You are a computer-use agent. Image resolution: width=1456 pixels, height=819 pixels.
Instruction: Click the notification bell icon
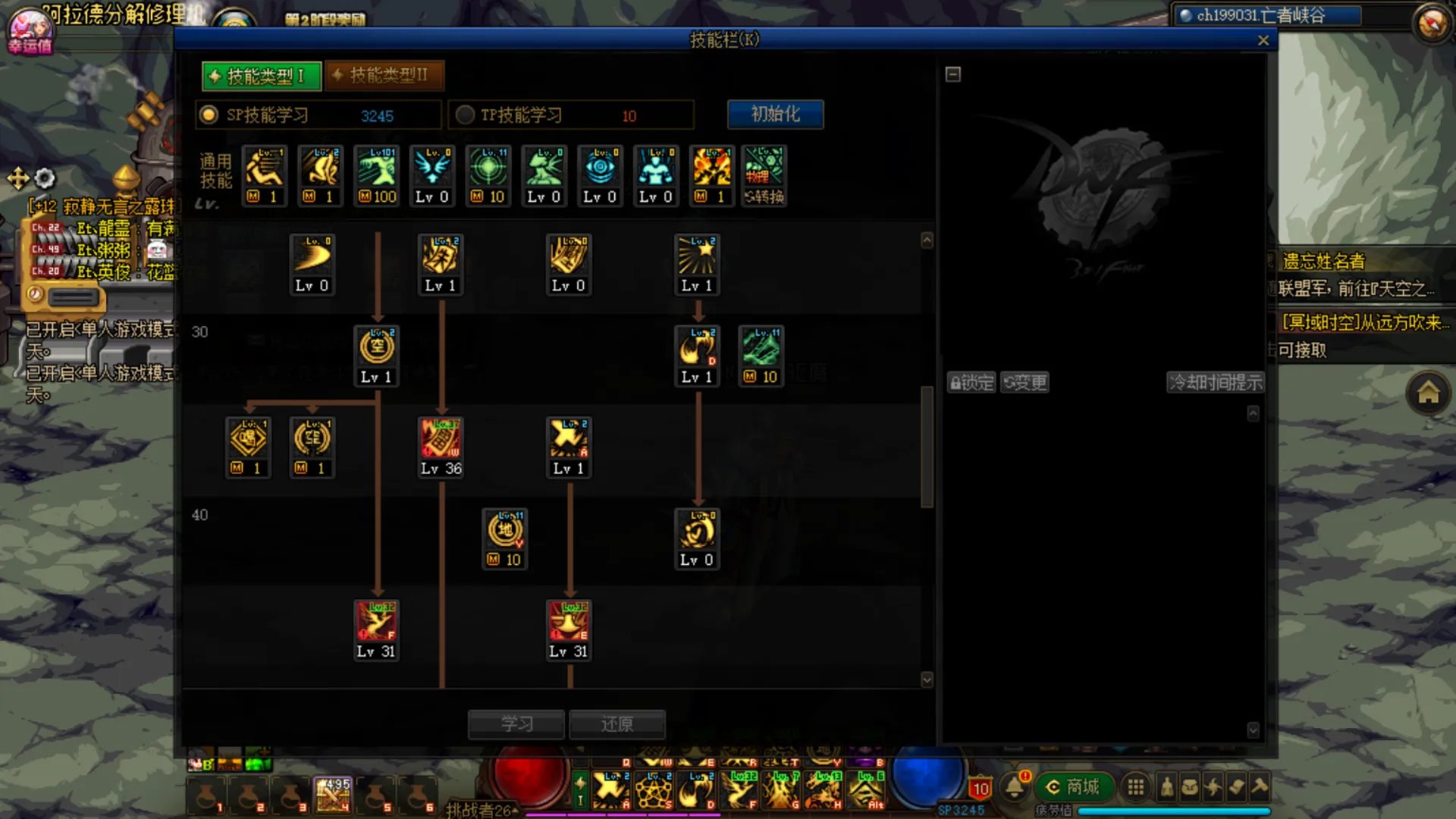[1014, 787]
